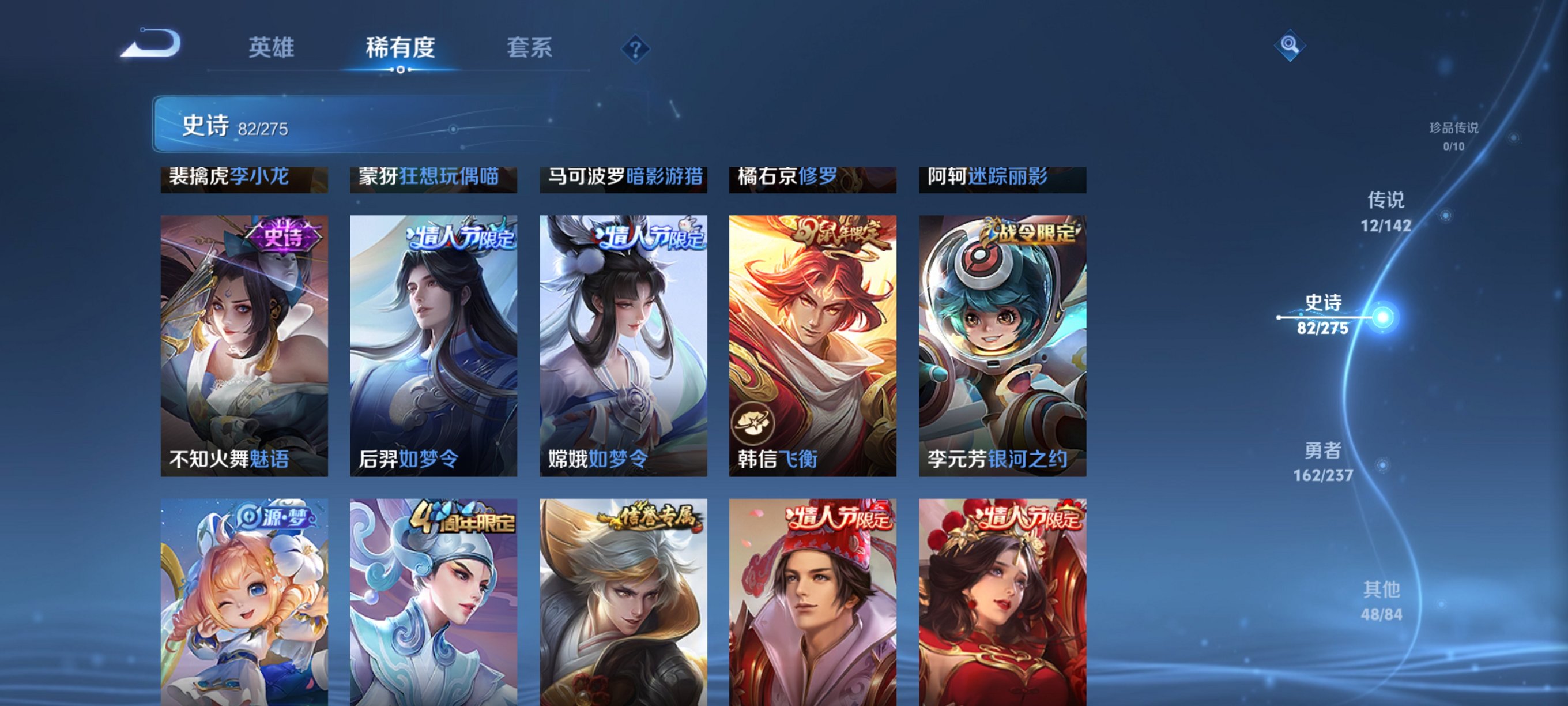Open search with the magnifier icon

[1292, 44]
